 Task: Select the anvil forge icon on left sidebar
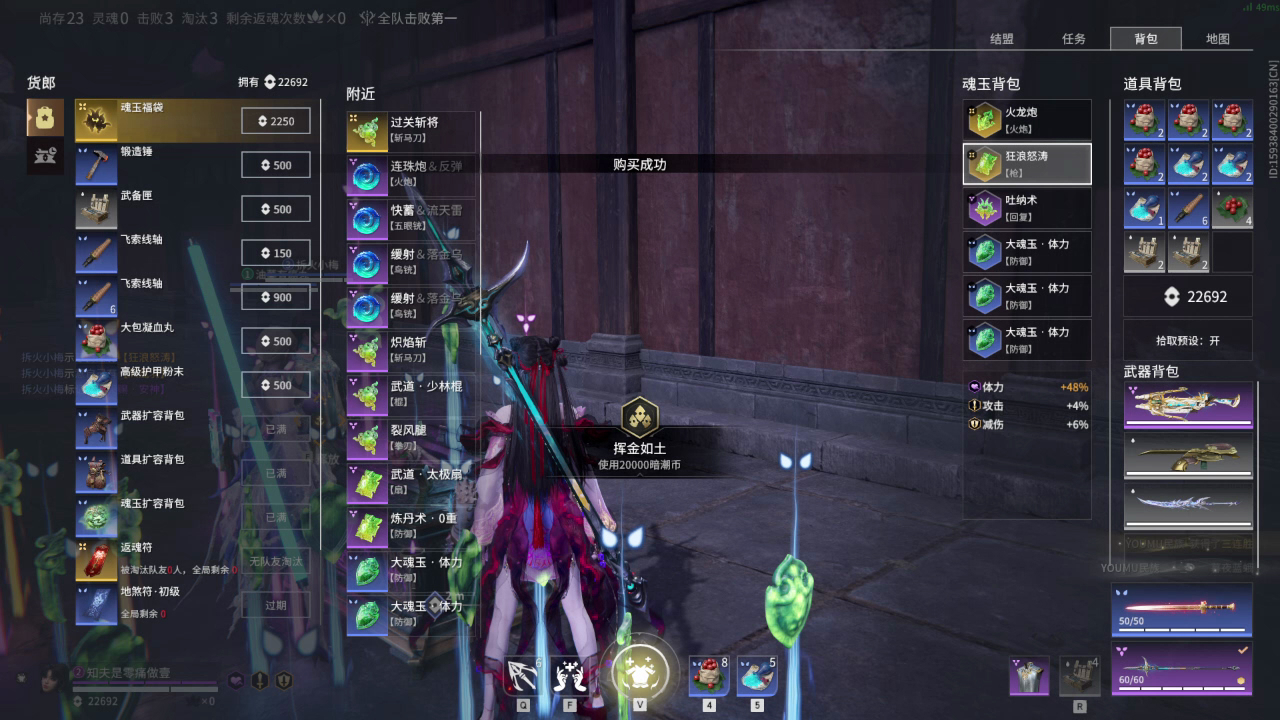(44, 157)
